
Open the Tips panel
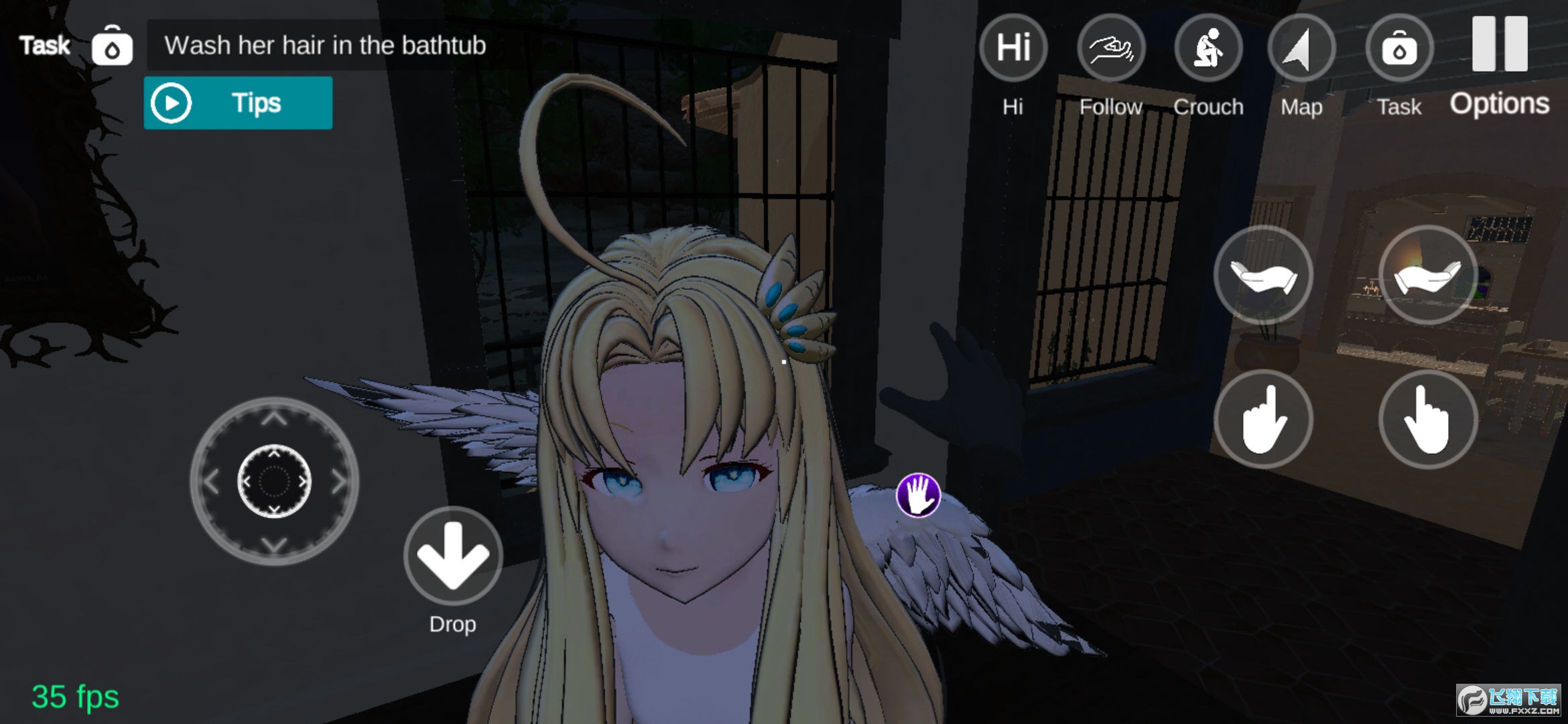pos(238,102)
